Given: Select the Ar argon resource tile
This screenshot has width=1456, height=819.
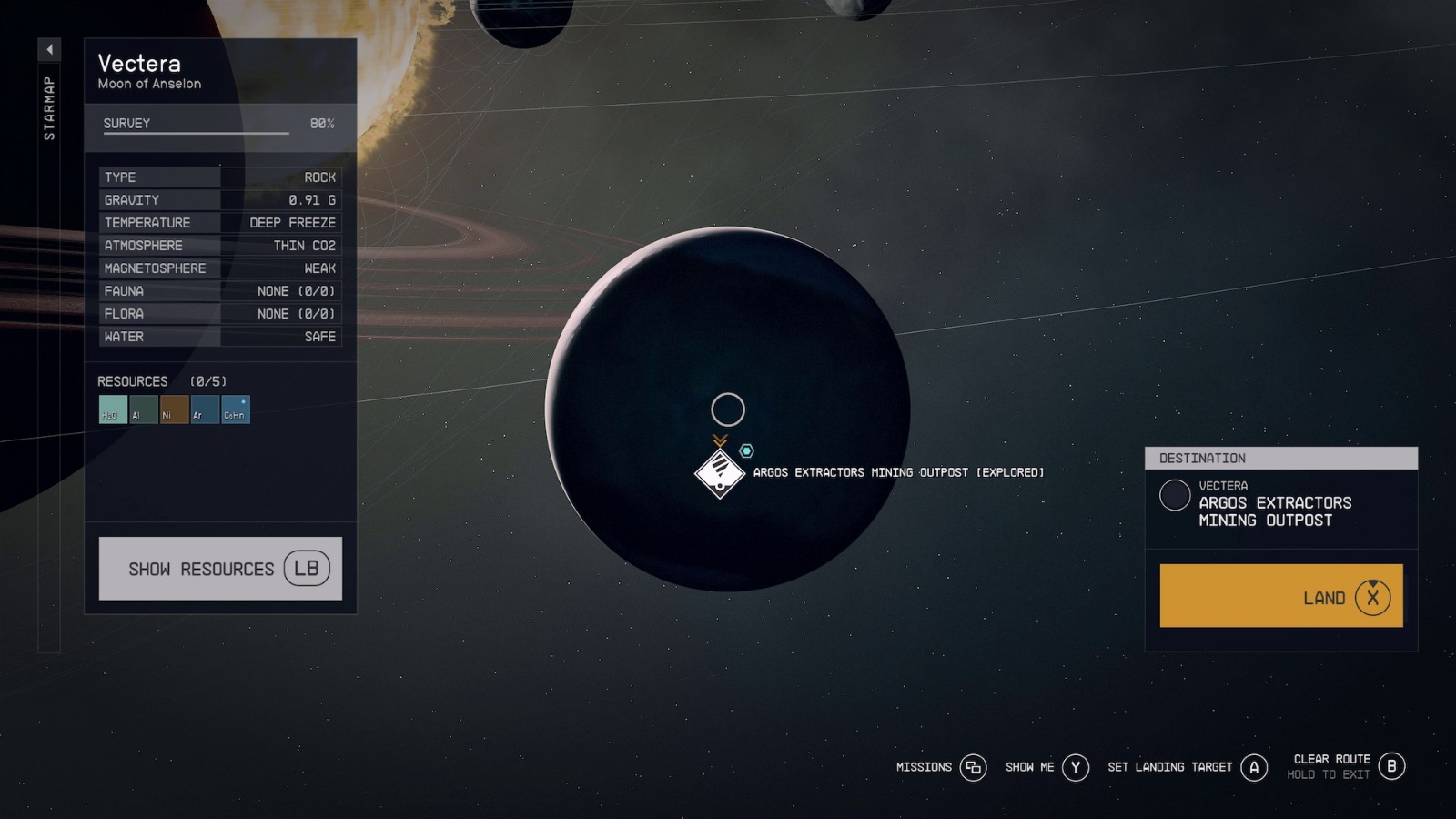Looking at the screenshot, I should (205, 409).
